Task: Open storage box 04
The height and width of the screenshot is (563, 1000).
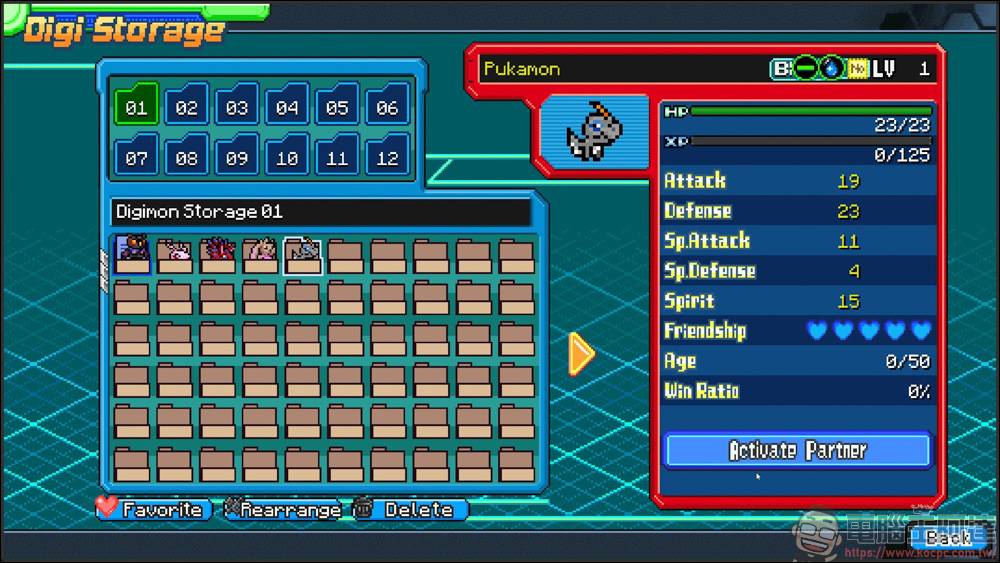Action: 287,107
